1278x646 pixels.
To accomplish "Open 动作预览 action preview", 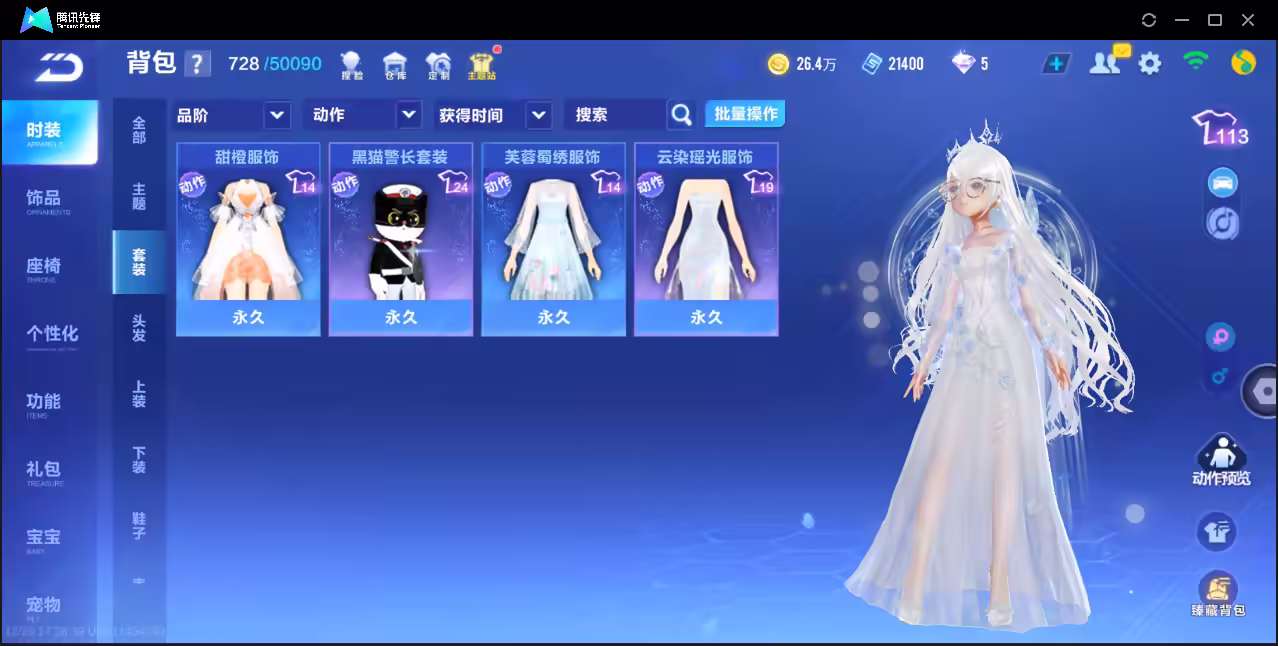I will (x=1220, y=461).
